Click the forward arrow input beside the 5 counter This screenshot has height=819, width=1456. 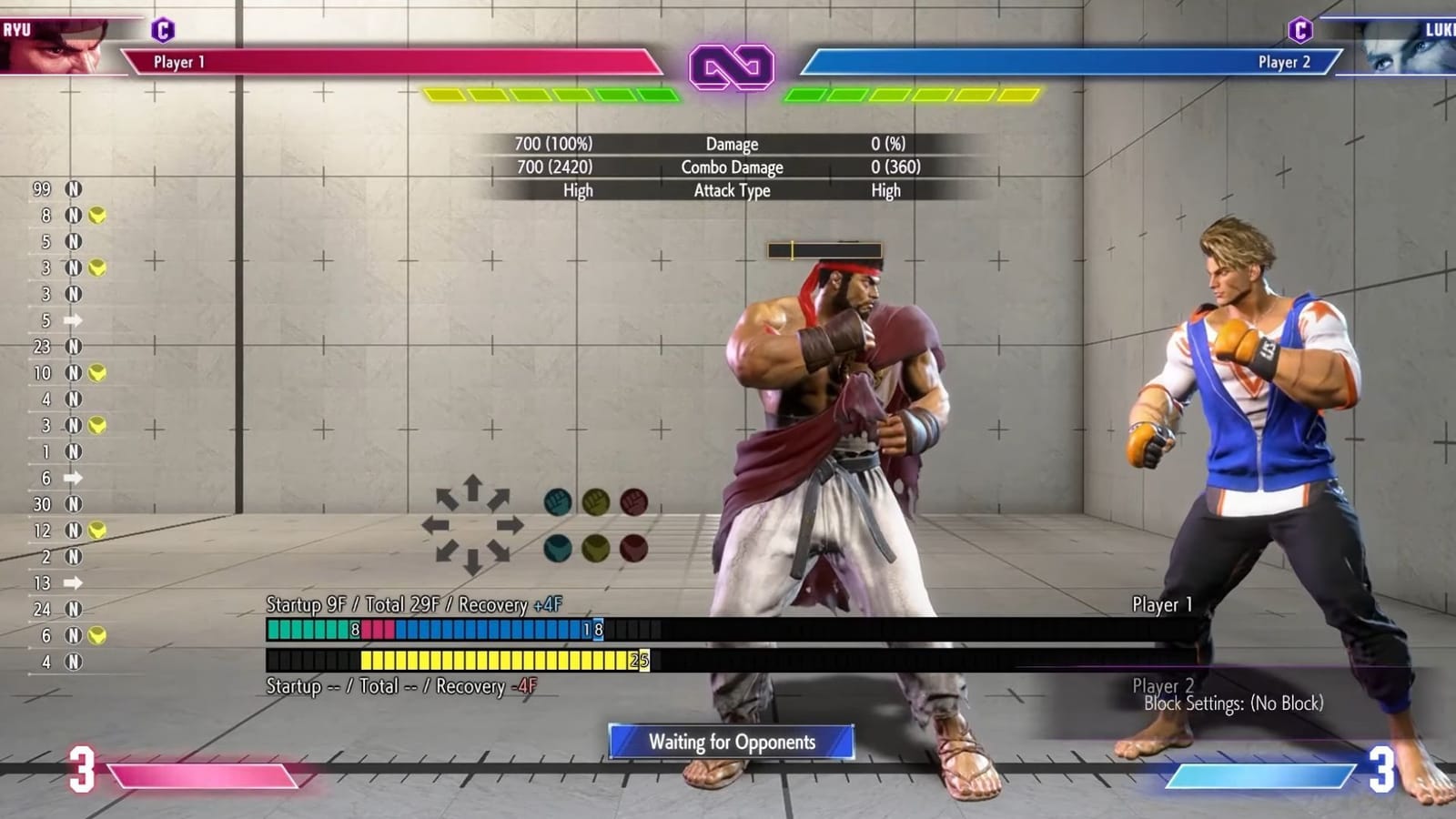pos(73,320)
